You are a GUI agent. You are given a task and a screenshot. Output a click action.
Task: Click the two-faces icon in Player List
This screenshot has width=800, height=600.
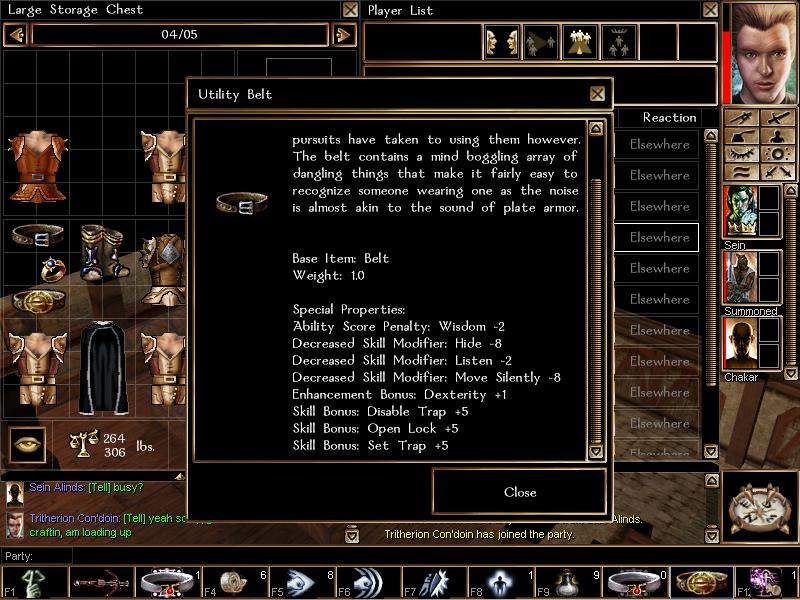point(501,42)
